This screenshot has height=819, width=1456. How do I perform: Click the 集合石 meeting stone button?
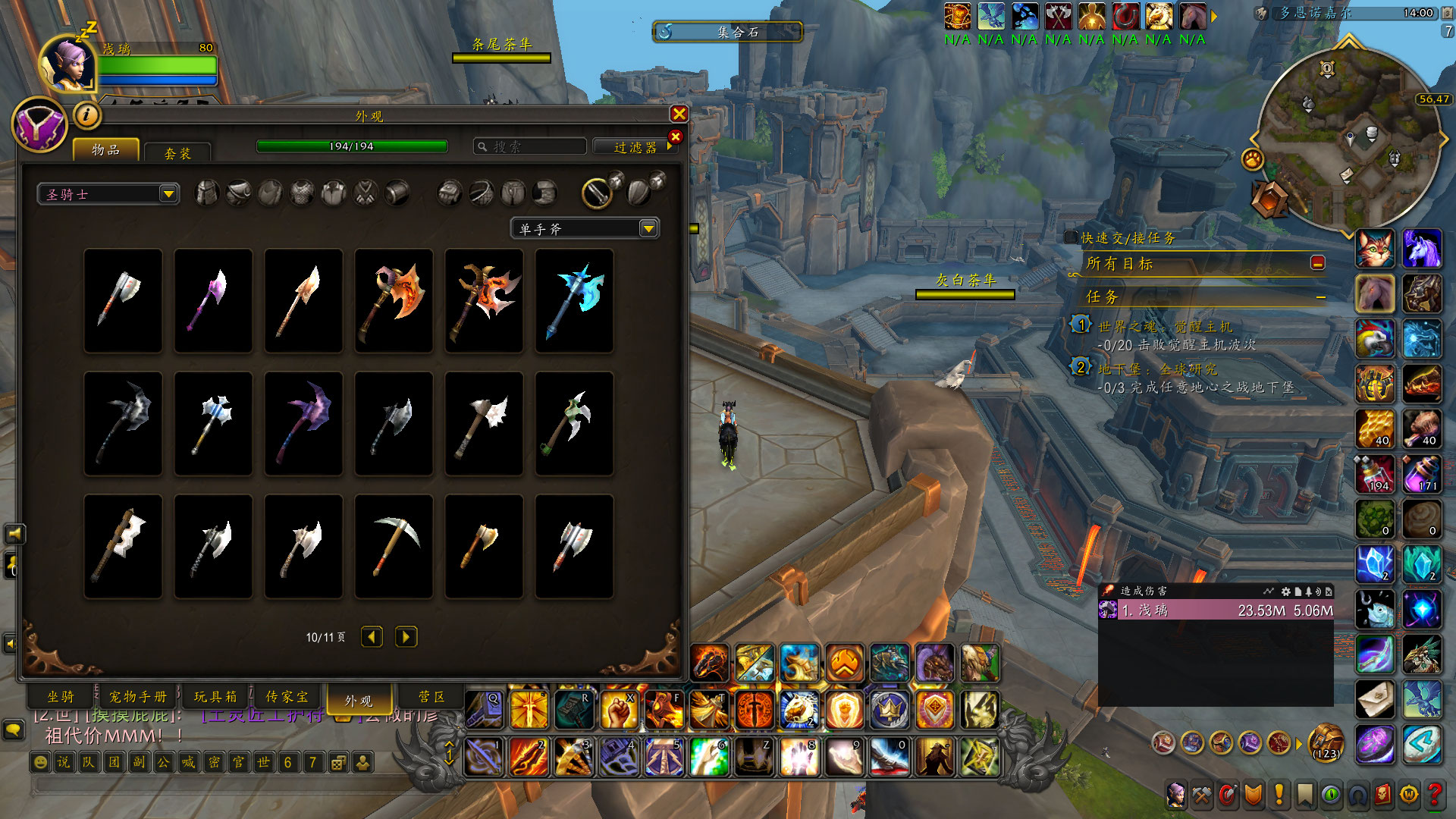[x=727, y=32]
